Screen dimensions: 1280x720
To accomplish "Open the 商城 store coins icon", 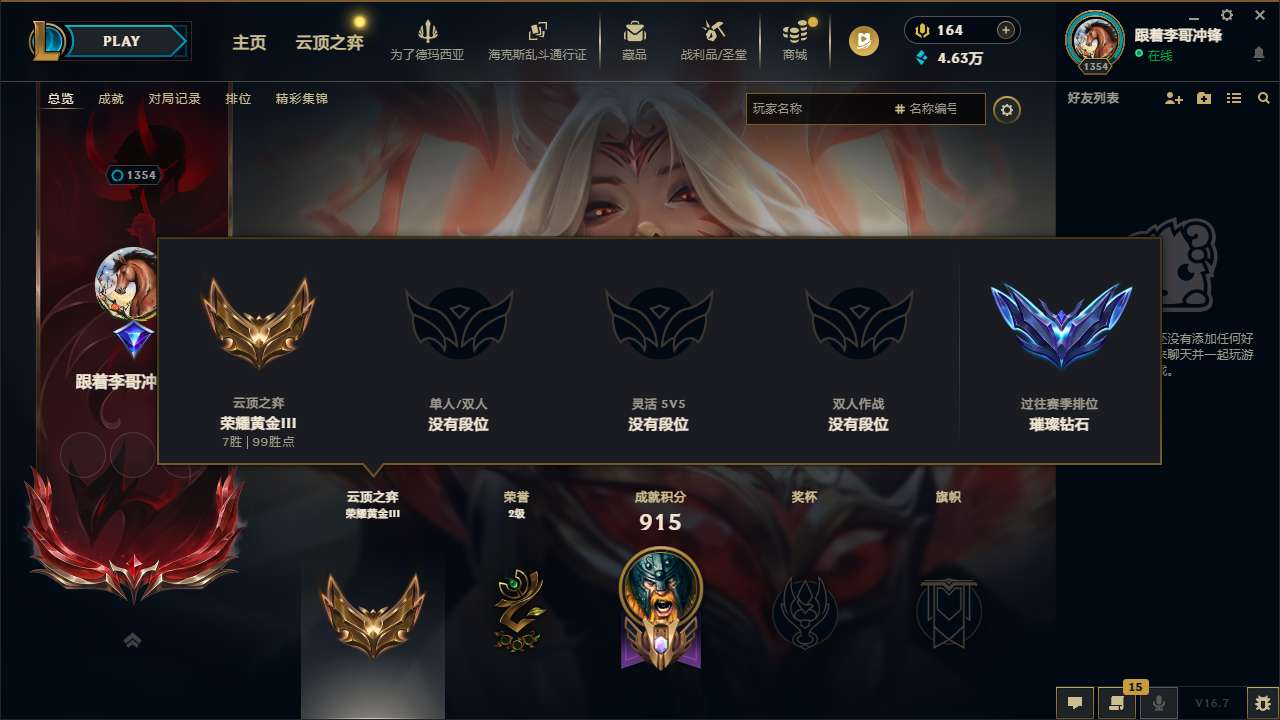I will [x=795, y=31].
